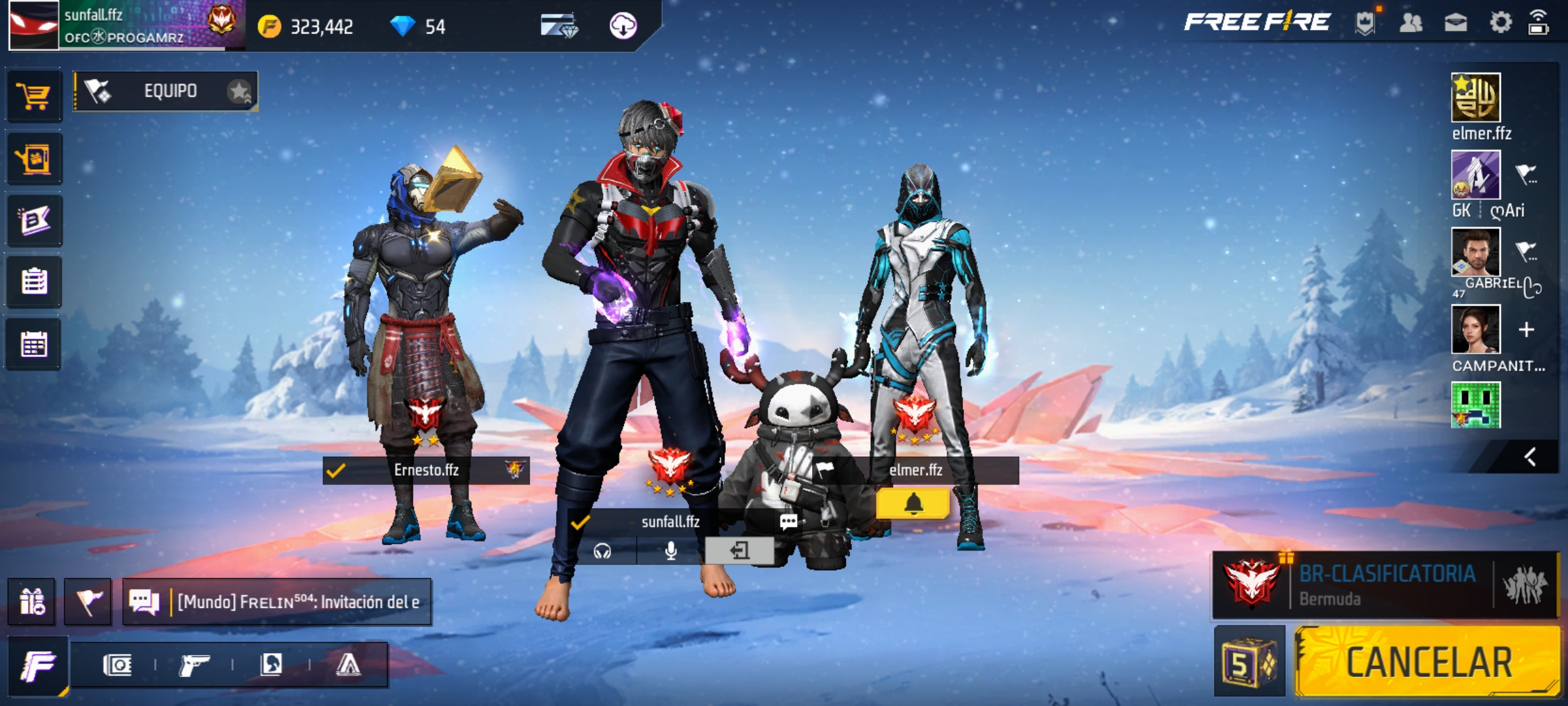Image resolution: width=1568 pixels, height=706 pixels.
Task: Toggle the headphone audio icon
Action: 602,551
